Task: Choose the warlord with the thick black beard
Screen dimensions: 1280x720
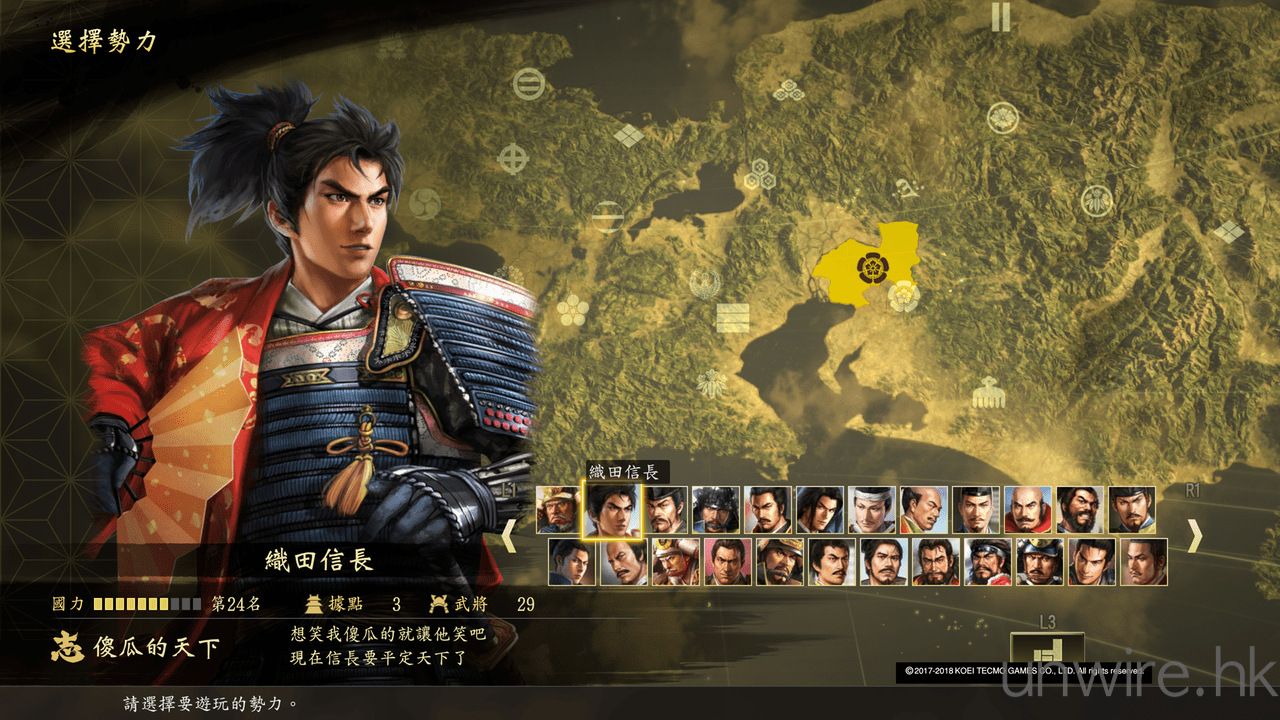Action: [x=1079, y=510]
